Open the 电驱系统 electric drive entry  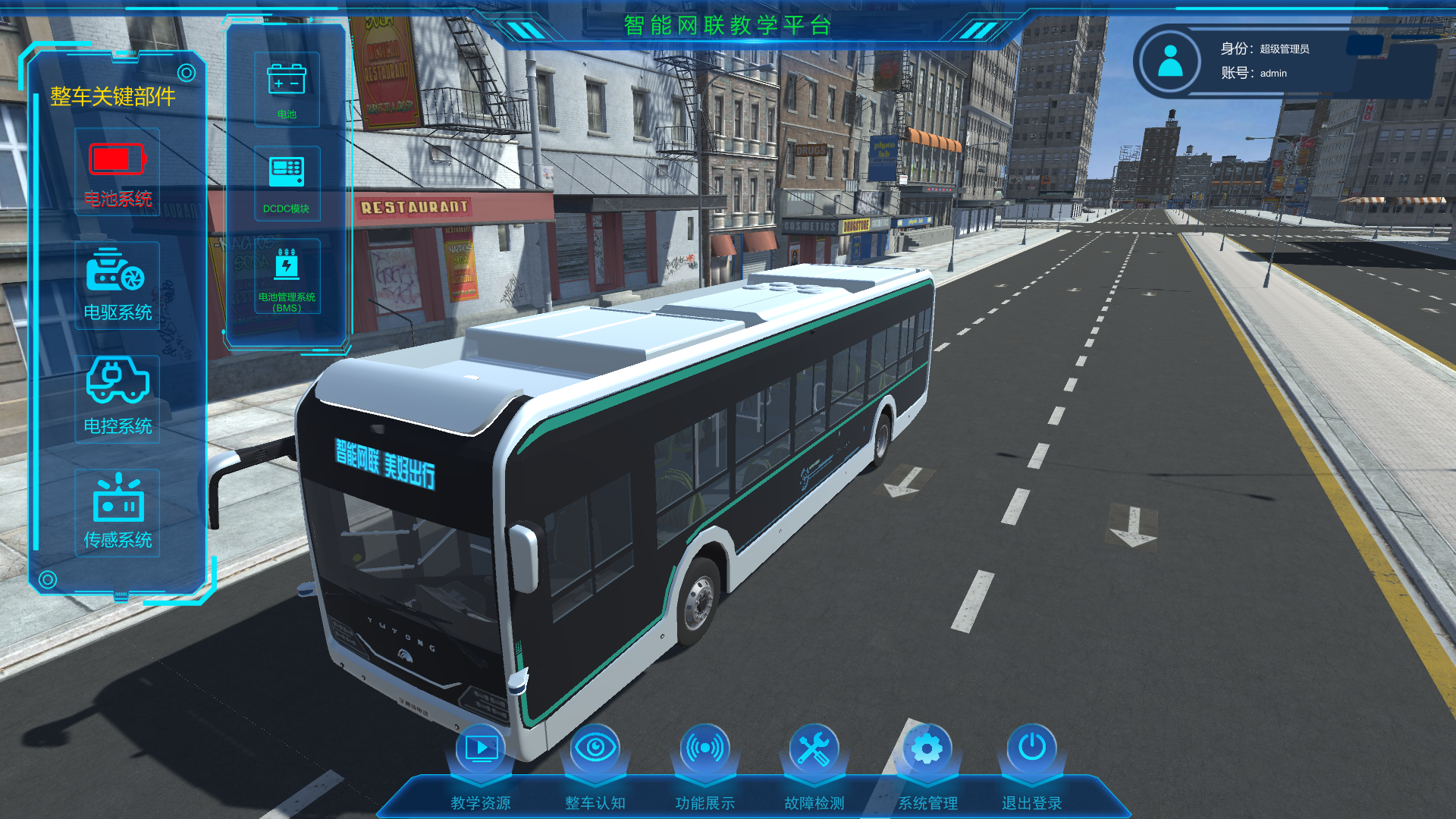tap(117, 286)
